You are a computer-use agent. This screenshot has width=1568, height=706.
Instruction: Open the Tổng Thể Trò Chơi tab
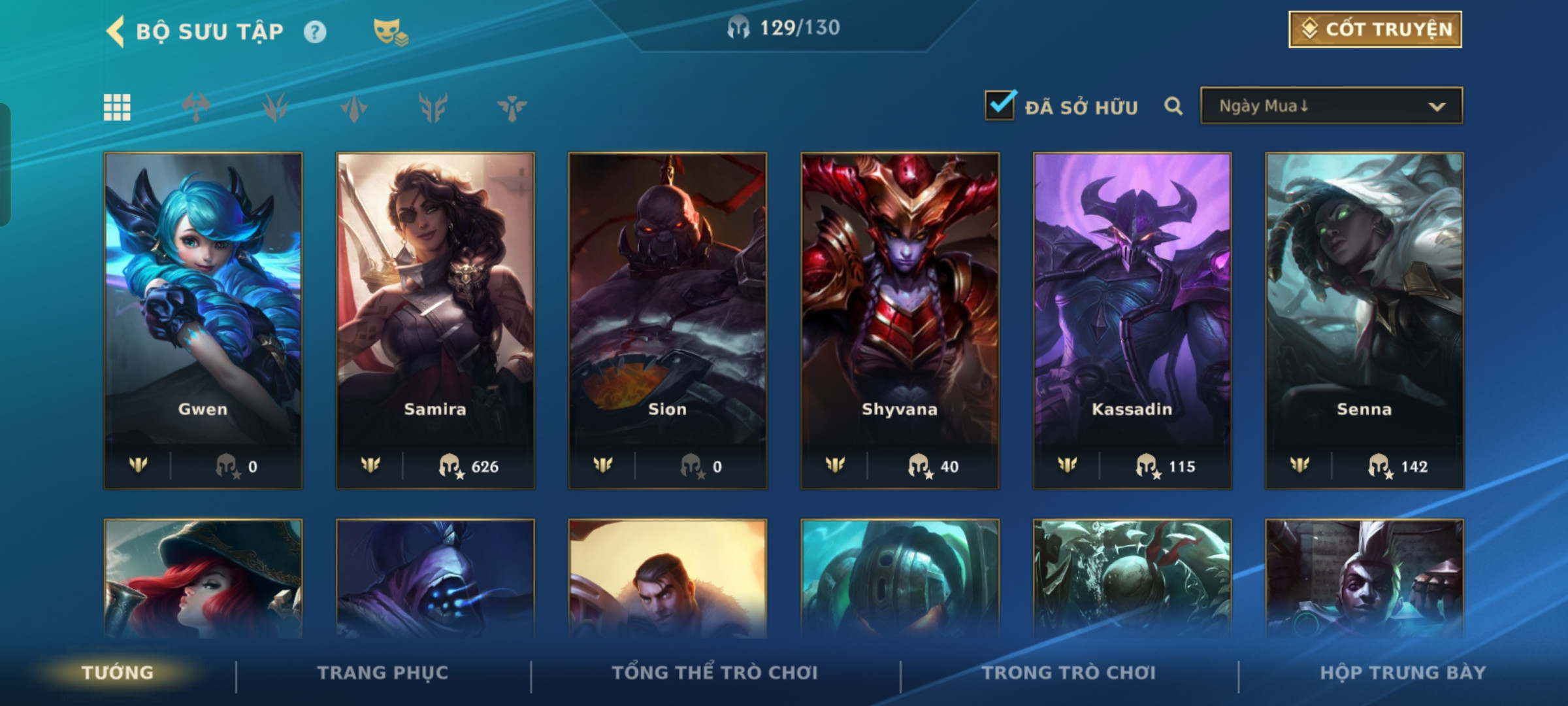pos(715,673)
